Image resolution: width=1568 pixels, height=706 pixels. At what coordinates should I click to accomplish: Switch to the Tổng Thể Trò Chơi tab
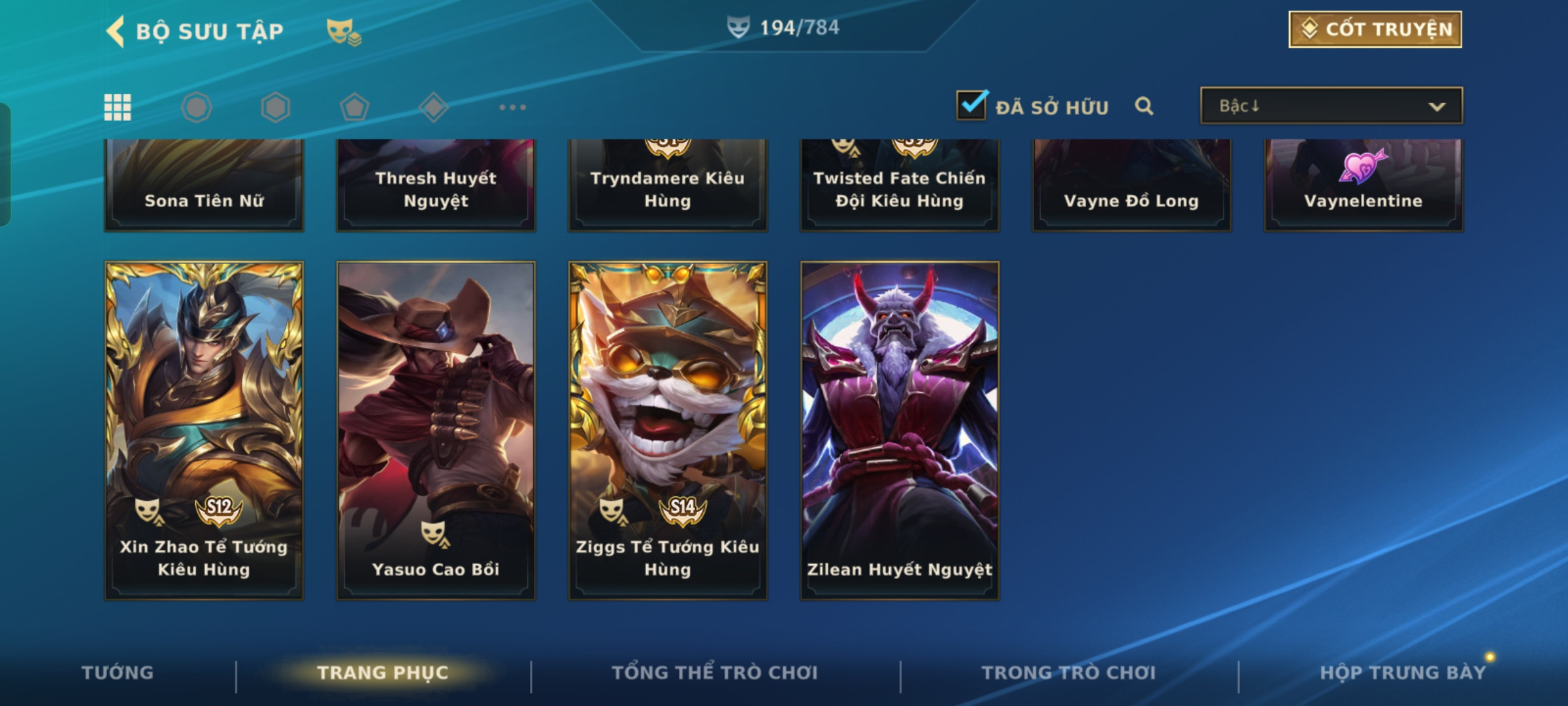(715, 673)
